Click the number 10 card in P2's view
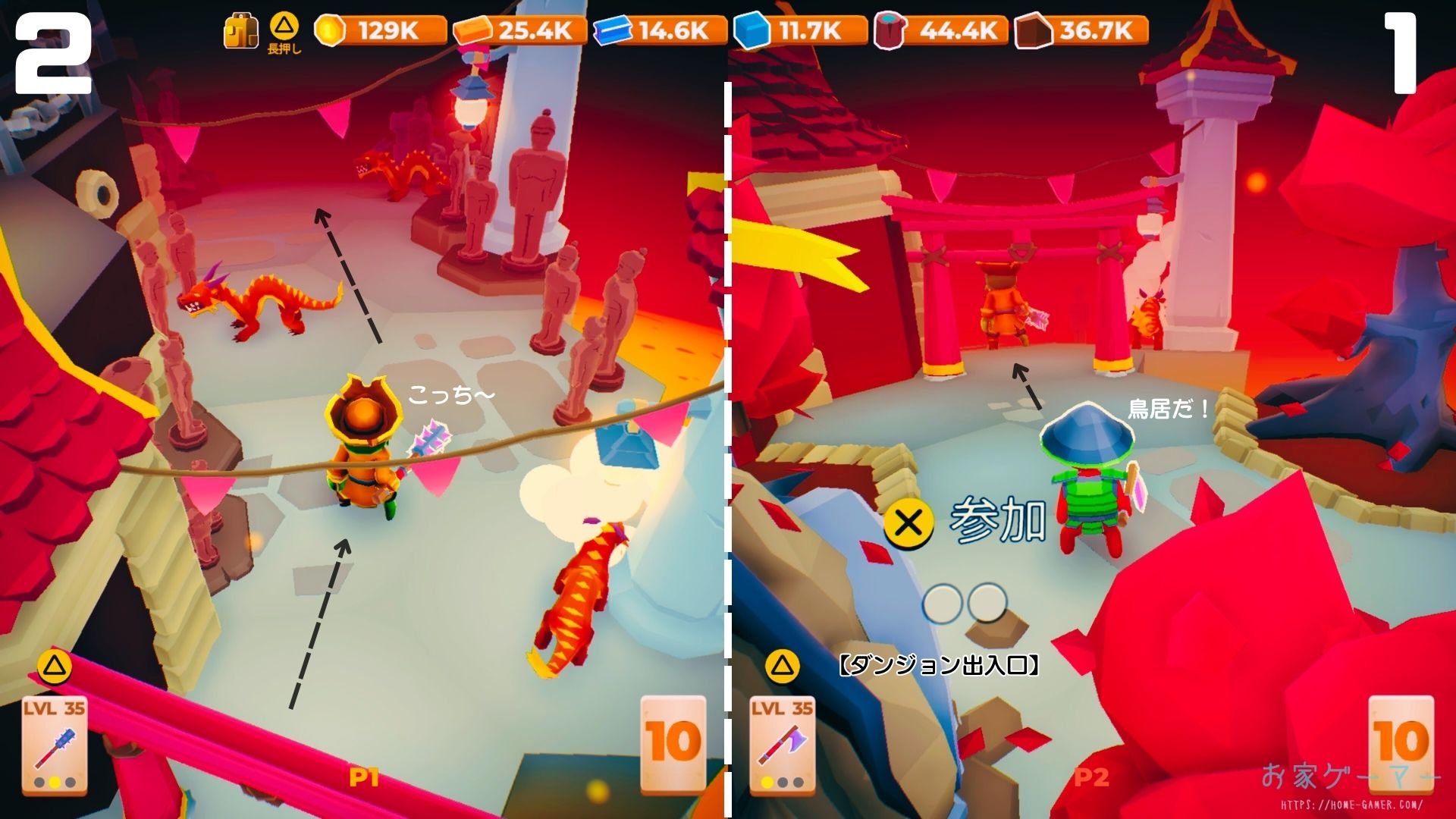Screen dimensions: 1456x819 tap(1401, 742)
